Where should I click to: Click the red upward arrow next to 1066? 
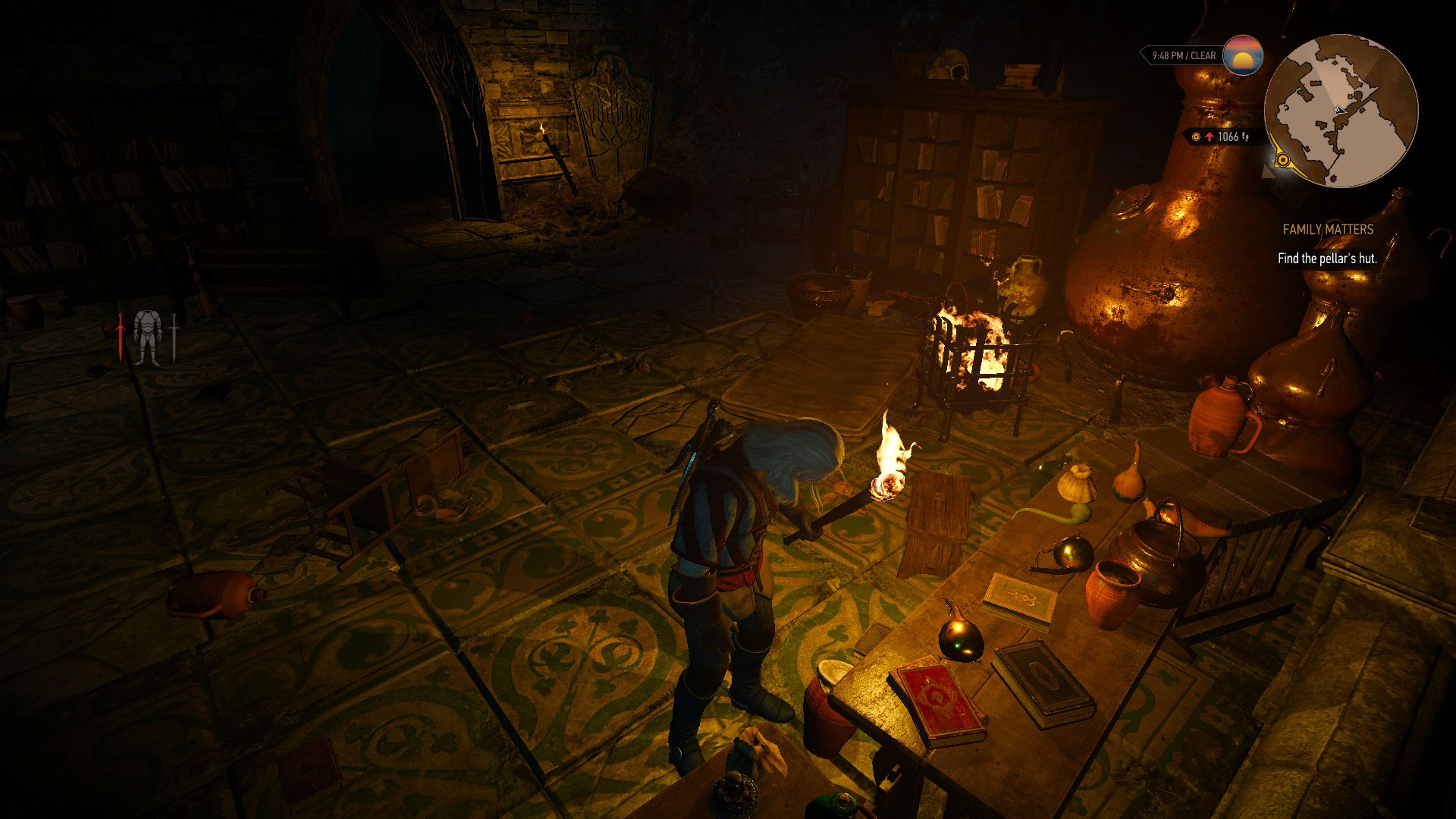click(x=1210, y=136)
